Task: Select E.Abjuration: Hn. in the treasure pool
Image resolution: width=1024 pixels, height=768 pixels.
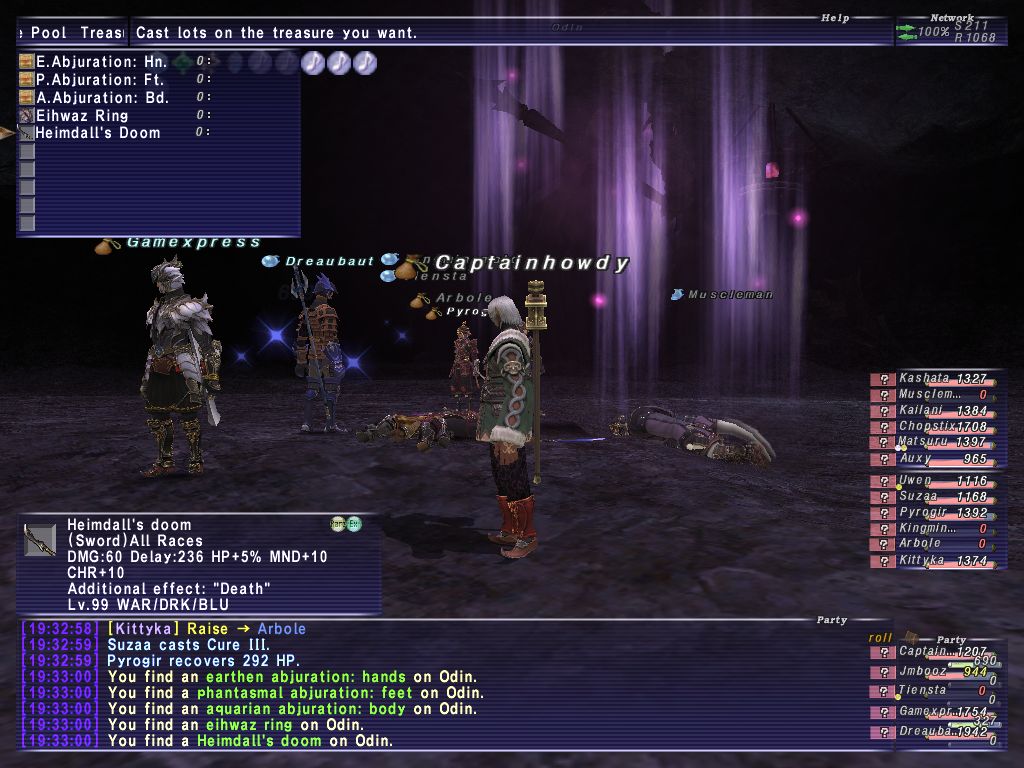Action: point(101,62)
